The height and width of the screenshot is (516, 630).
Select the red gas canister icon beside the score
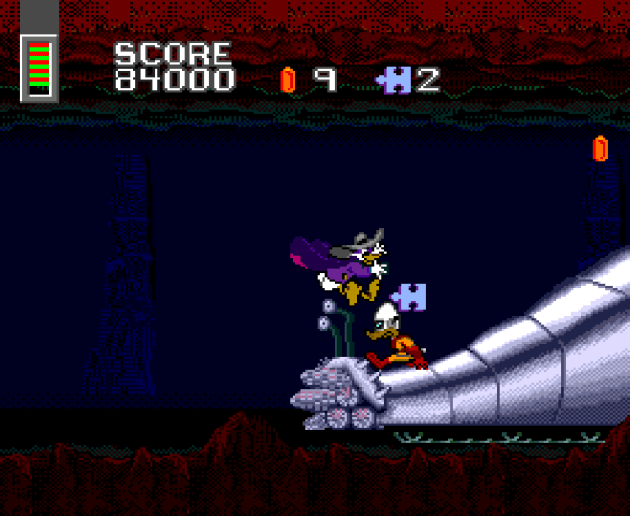[x=288, y=80]
